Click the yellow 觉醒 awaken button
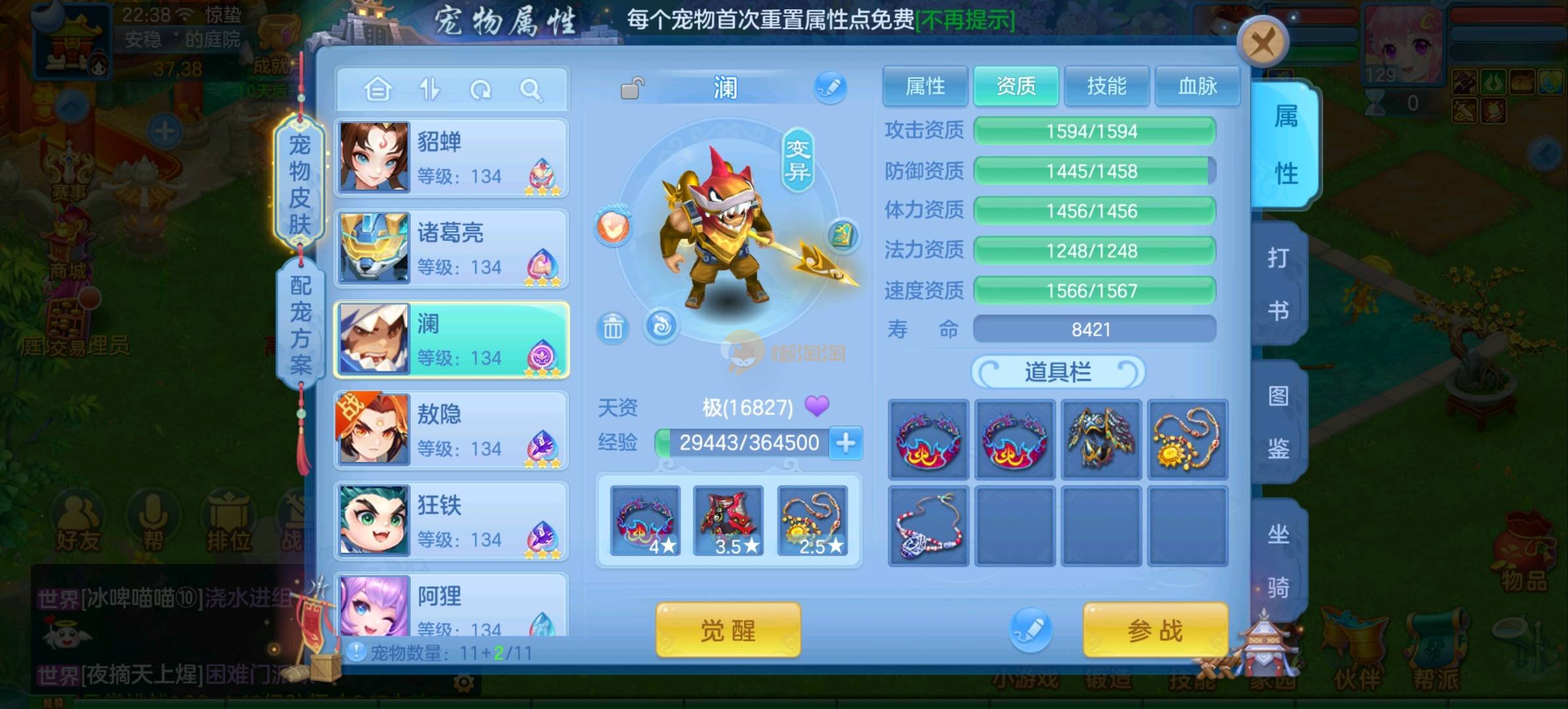The height and width of the screenshot is (709, 1568). 728,630
